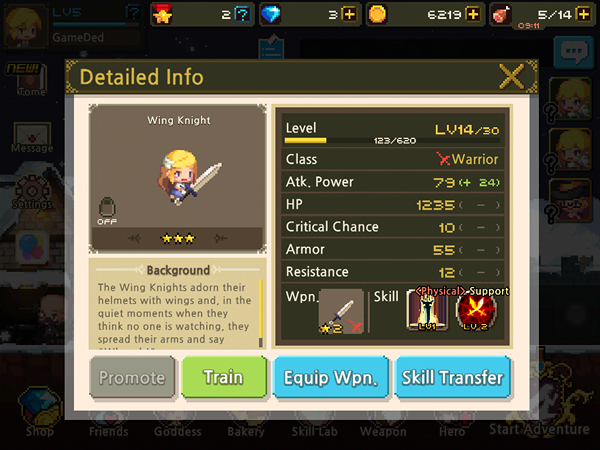Close the Detailed Info window

(x=512, y=76)
